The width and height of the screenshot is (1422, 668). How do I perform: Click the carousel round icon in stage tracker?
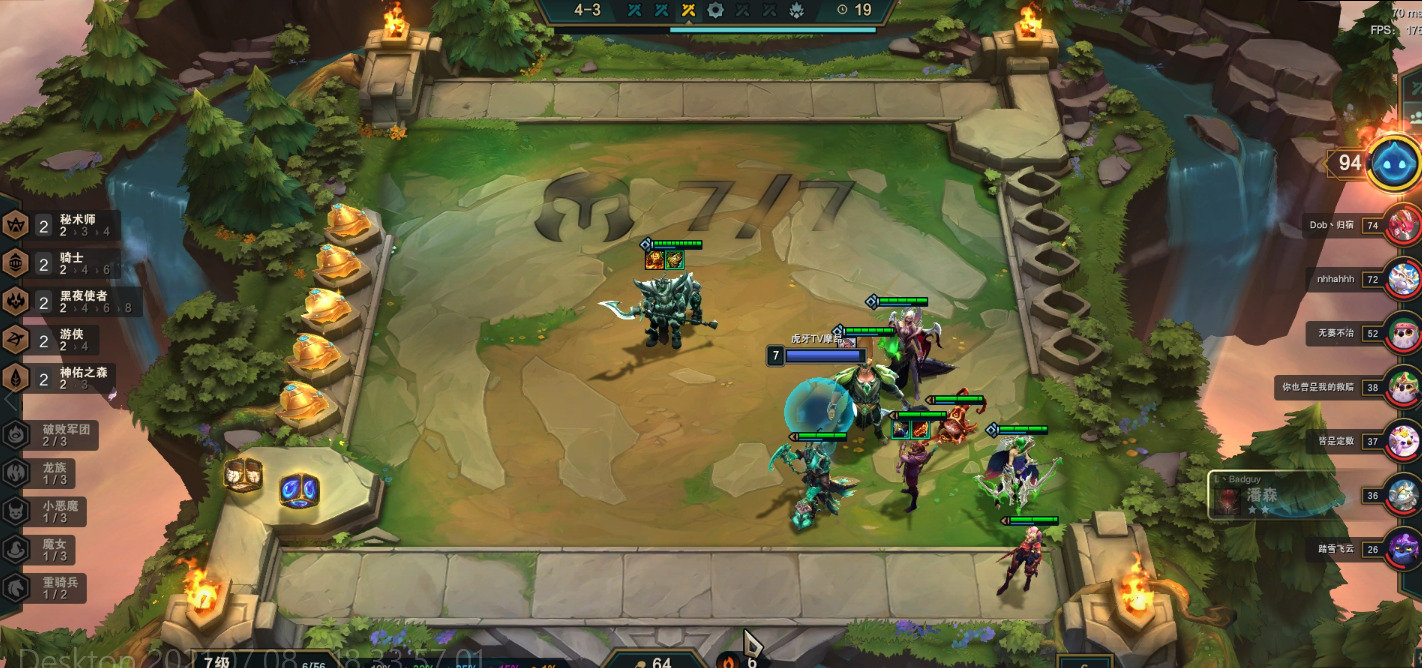click(x=715, y=10)
